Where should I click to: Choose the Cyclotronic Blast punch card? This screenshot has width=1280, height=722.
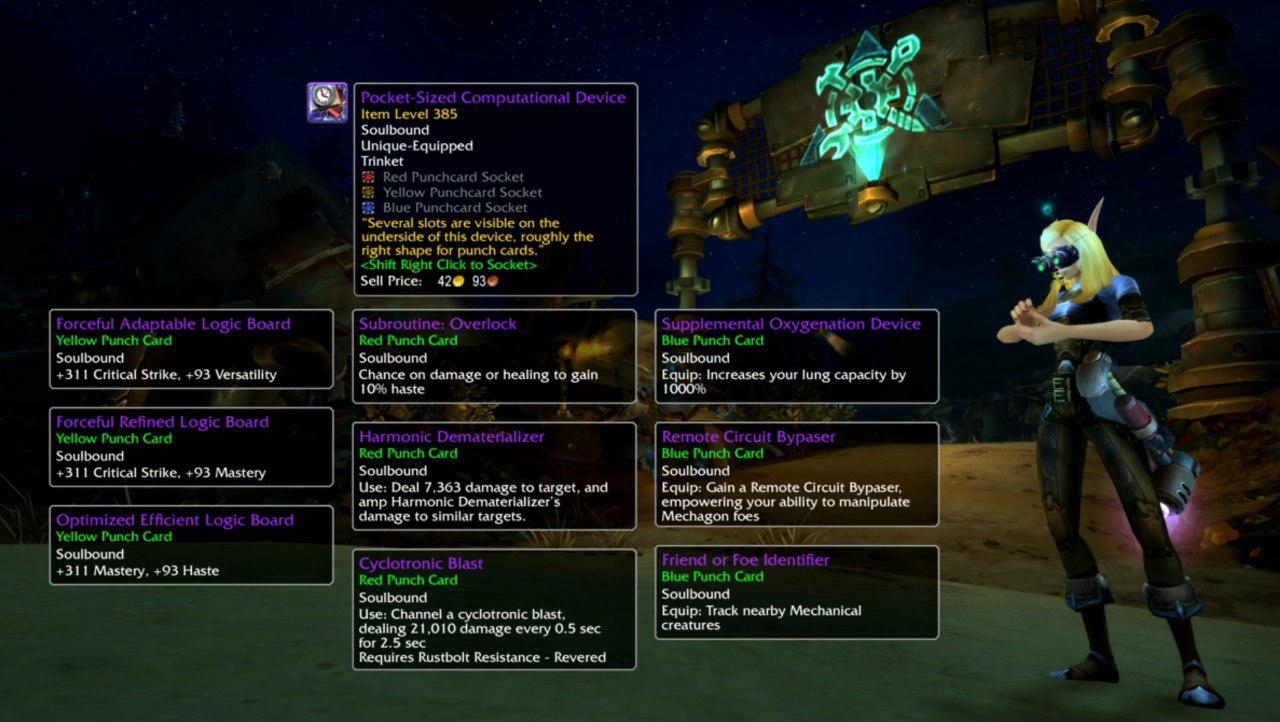[x=494, y=609]
